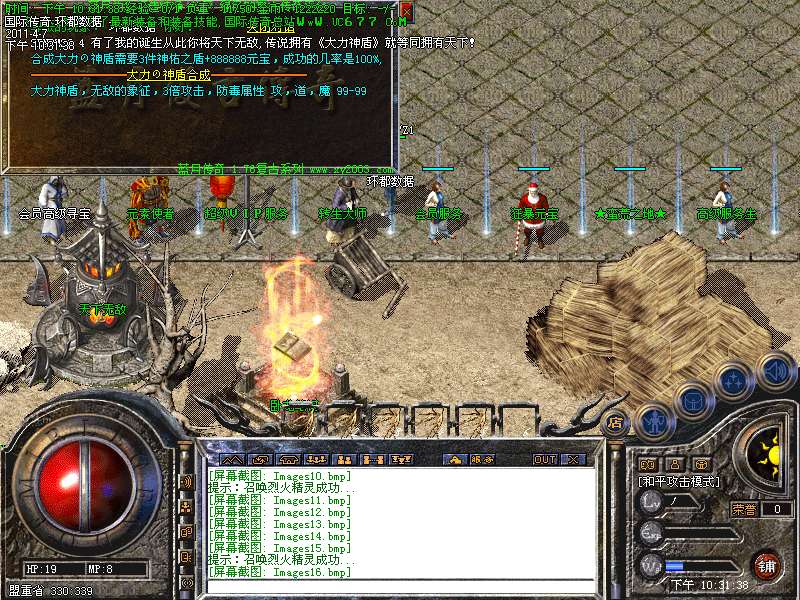Click the X button on the chat toolbar
Screen dimensions: 800x600
(572, 459)
